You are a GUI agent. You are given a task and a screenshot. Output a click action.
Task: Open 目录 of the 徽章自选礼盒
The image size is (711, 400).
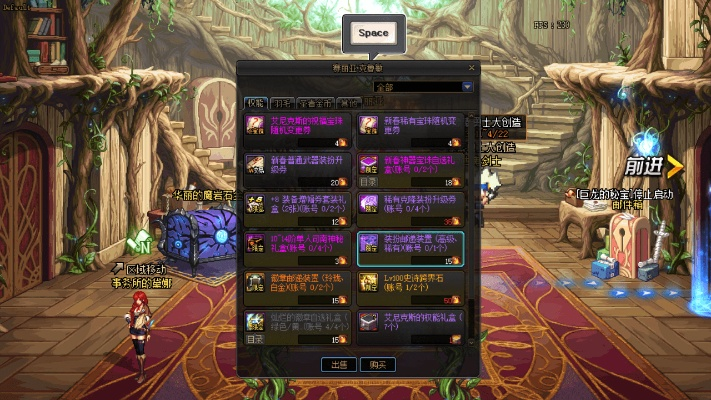point(256,339)
